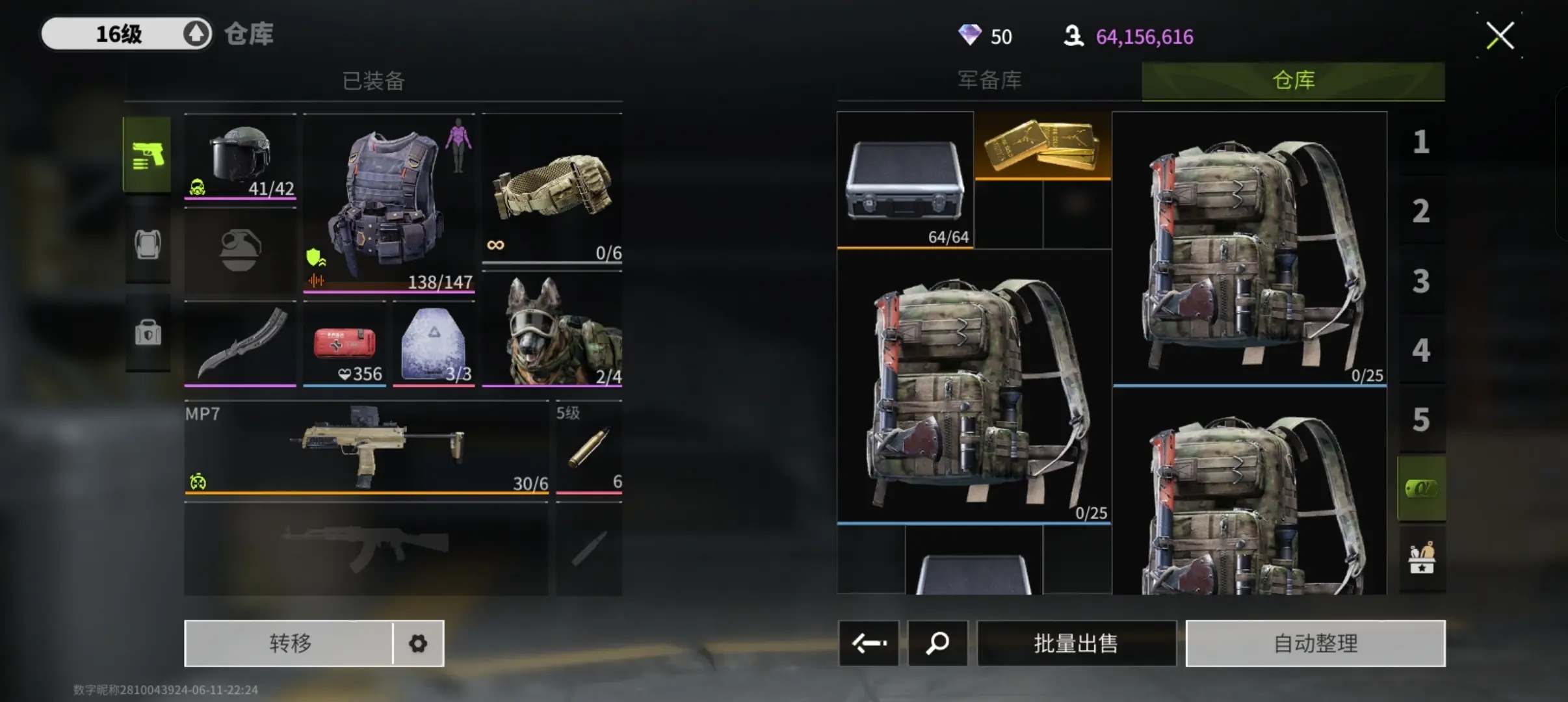Switch to the 军备库 tab
Screen dimensions: 1568x702
tap(989, 81)
